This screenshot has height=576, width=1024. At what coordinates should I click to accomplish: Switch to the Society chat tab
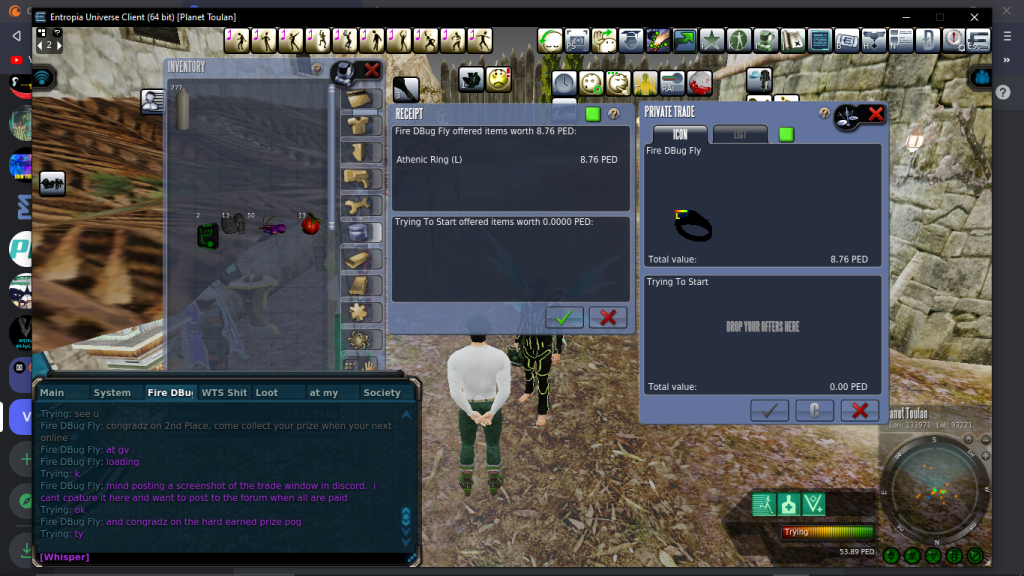point(382,393)
